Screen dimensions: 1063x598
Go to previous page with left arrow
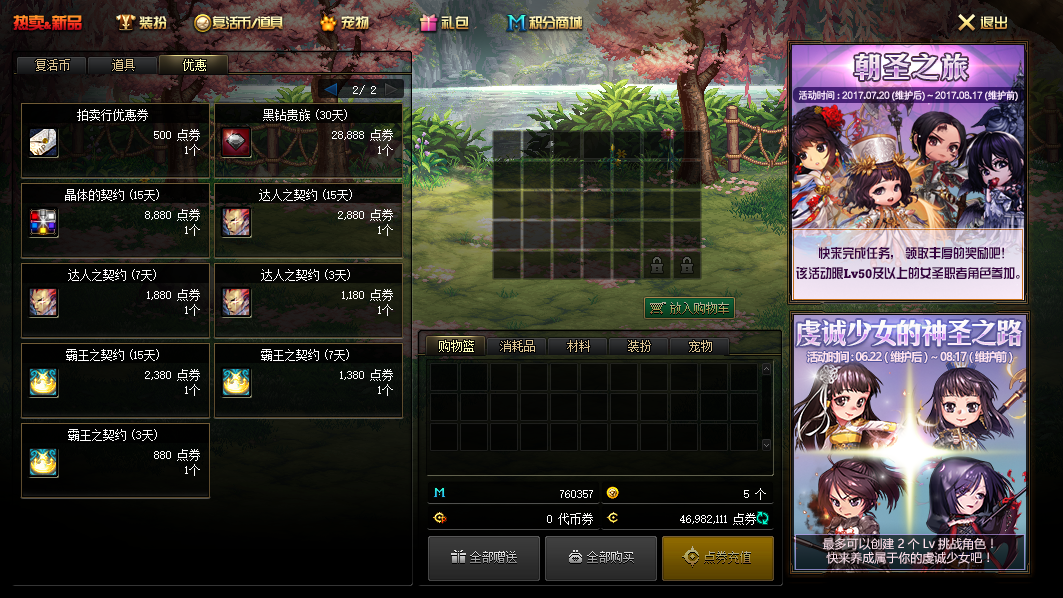(x=330, y=89)
